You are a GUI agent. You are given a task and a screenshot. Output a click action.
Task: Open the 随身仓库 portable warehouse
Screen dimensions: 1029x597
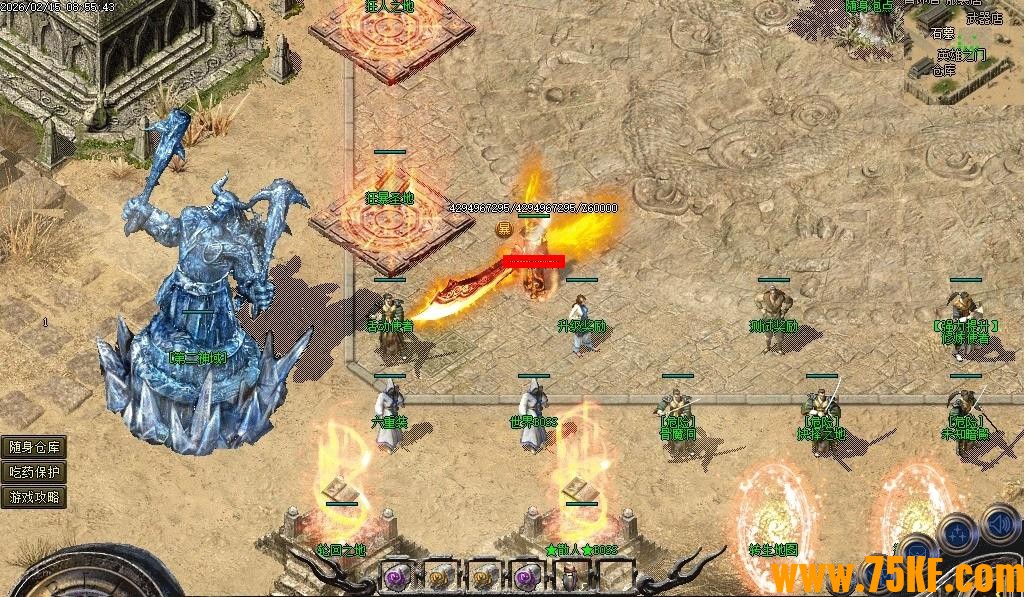coord(34,448)
